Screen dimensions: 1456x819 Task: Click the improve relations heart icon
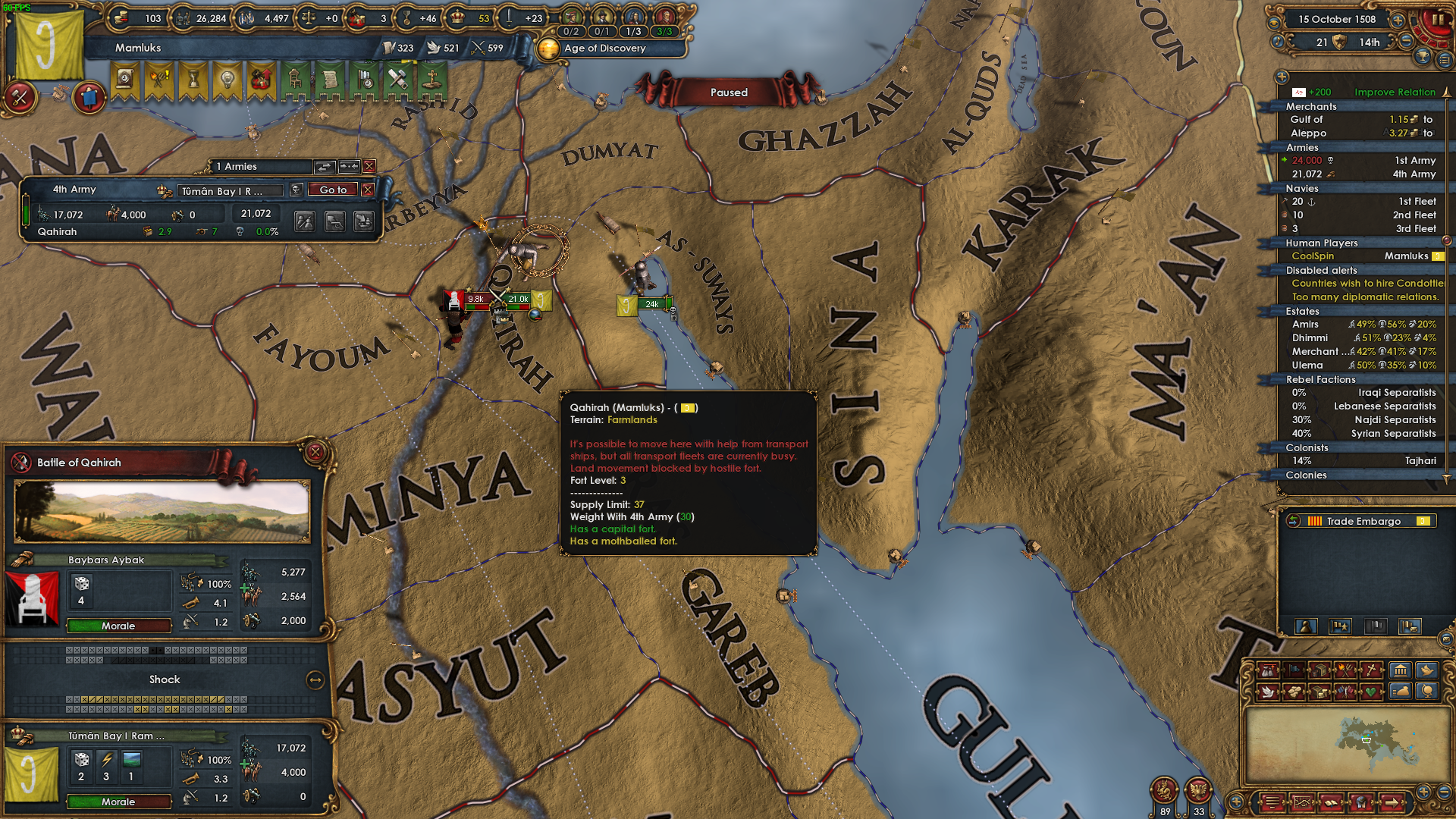click(1370, 692)
